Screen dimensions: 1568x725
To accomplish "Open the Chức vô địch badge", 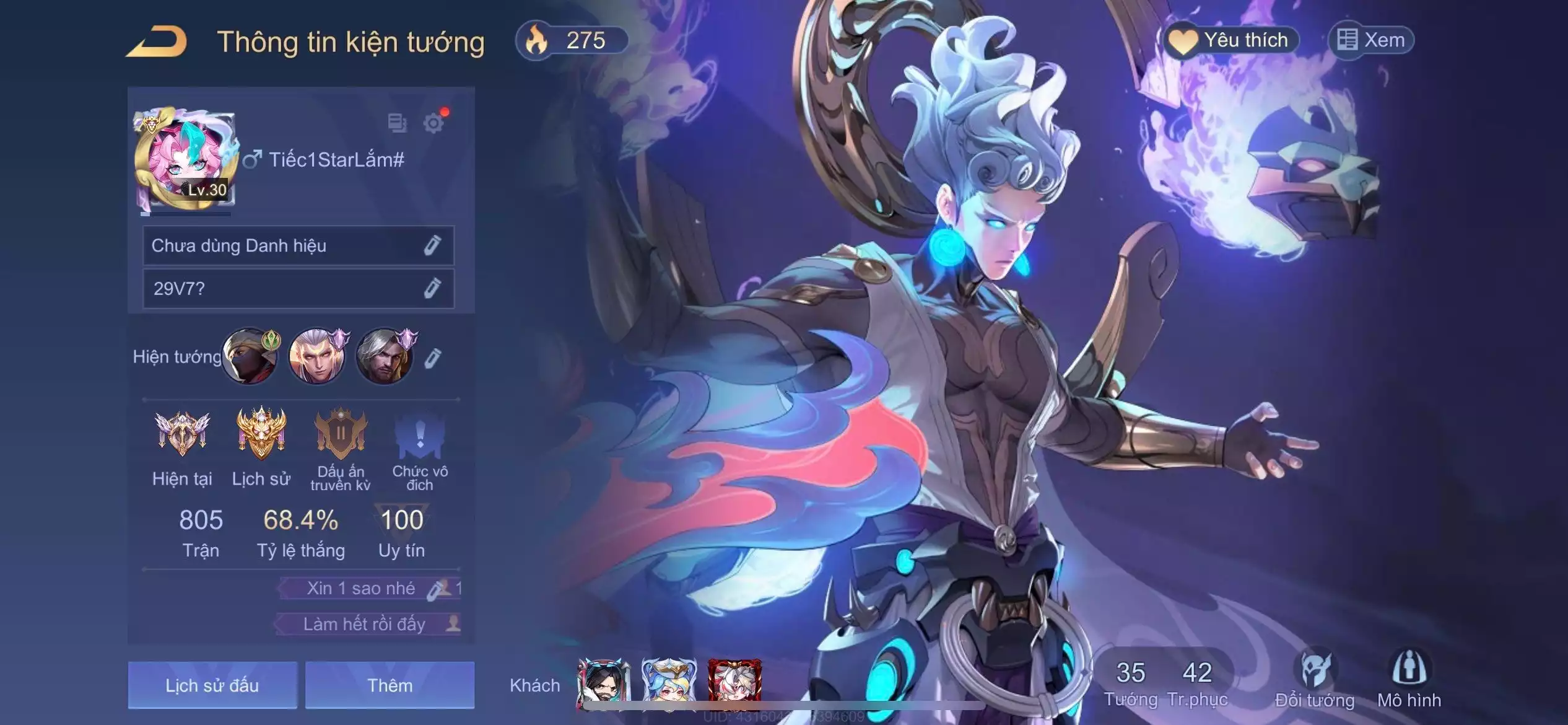I will tap(420, 434).
